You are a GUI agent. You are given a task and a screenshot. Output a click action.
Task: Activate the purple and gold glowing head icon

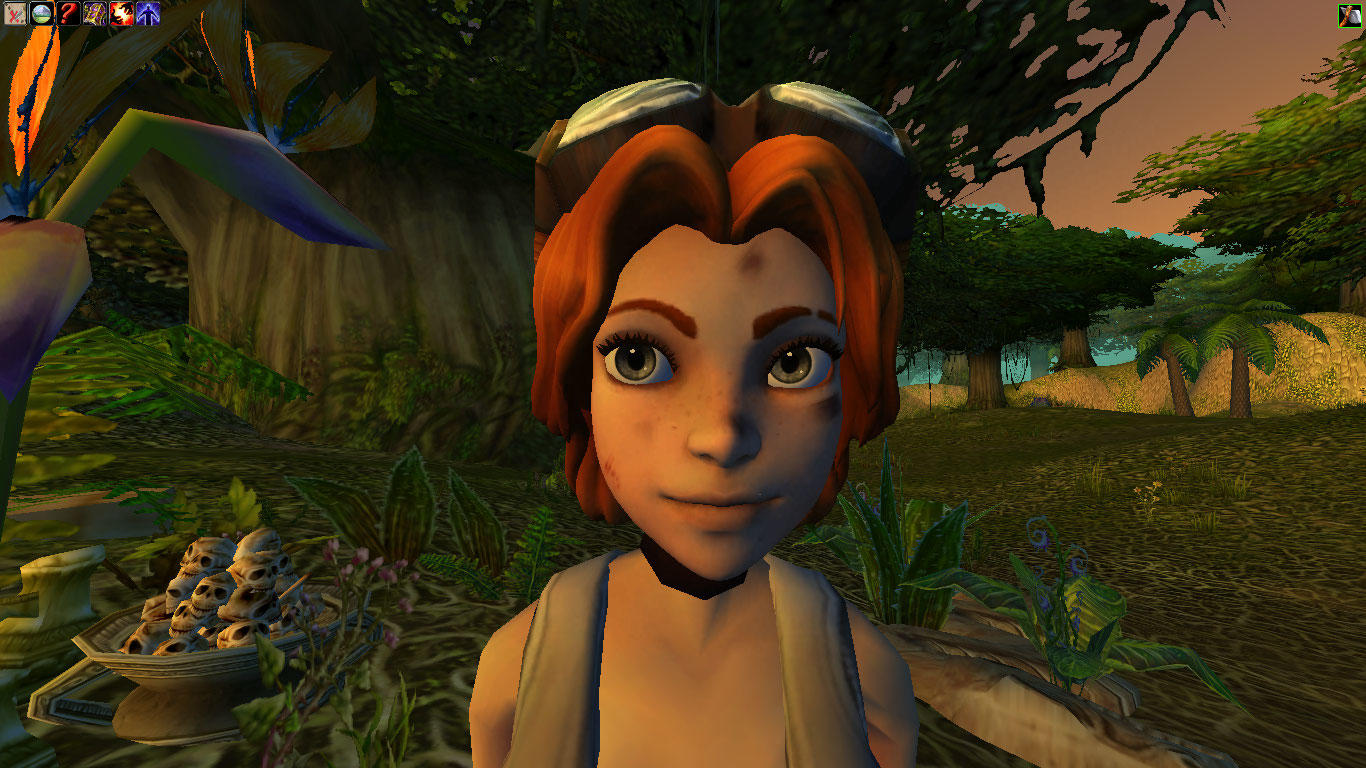[95, 14]
